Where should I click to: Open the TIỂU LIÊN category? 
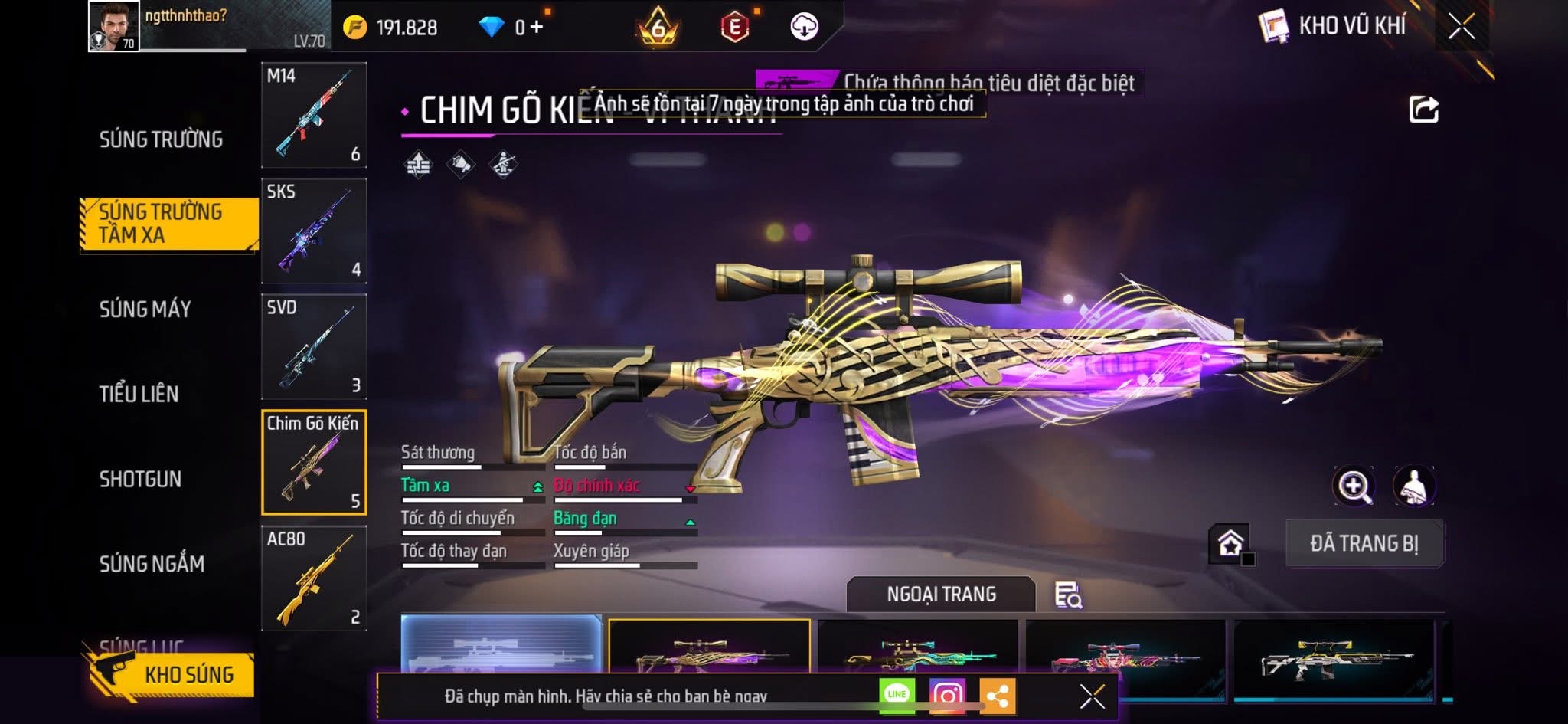(x=139, y=394)
